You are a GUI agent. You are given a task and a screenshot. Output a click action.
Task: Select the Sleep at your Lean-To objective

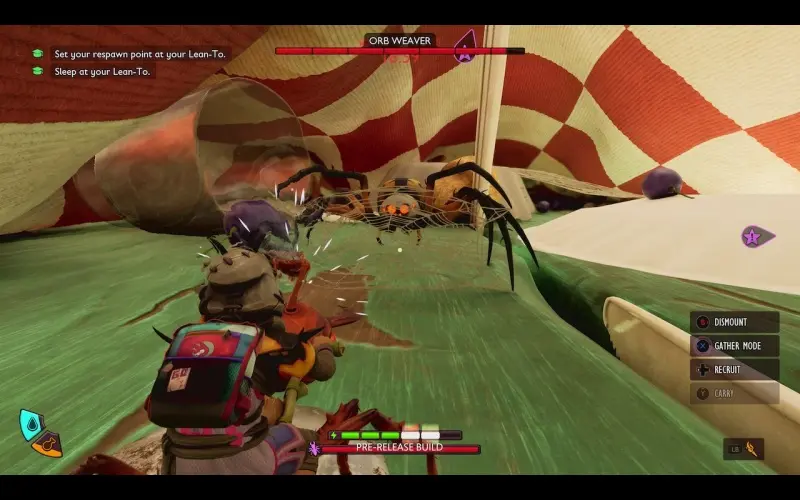pos(103,71)
